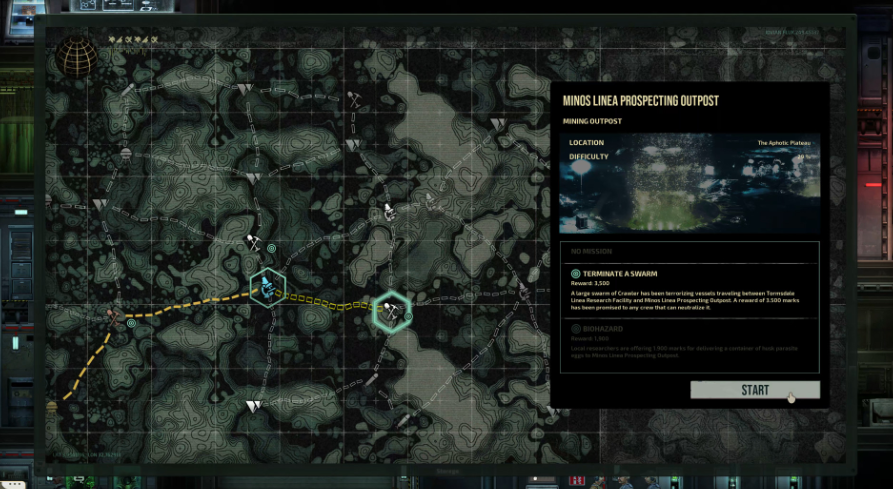Open the globe icon on the map
Viewport: 893px width, 489px height.
tap(76, 57)
